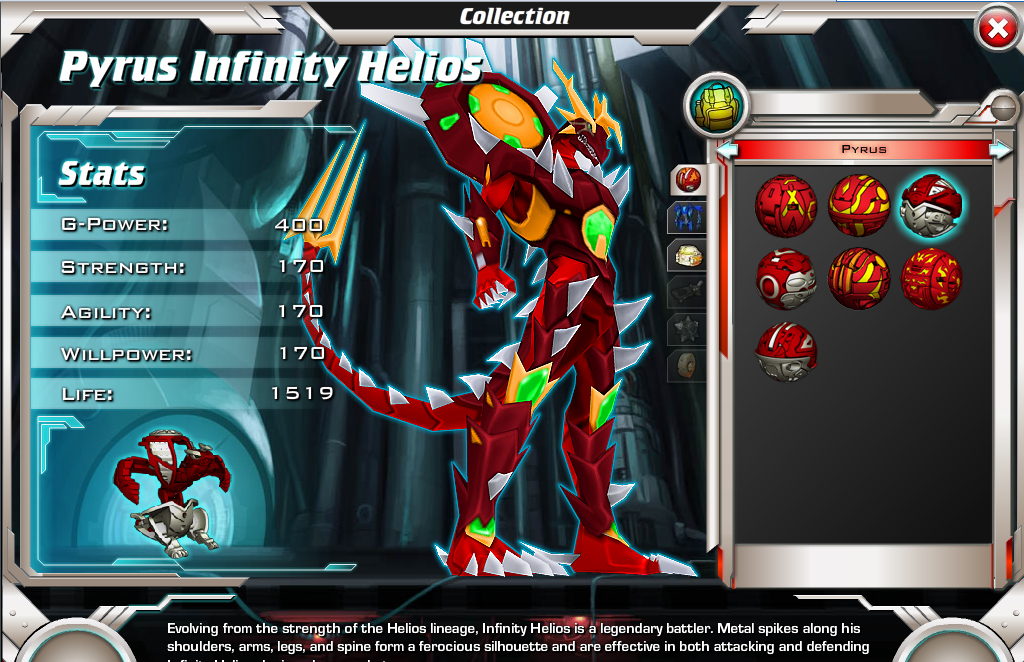Screen dimensions: 1024x662
Task: Select the red and grey bottom-row ball
Action: click(x=786, y=351)
